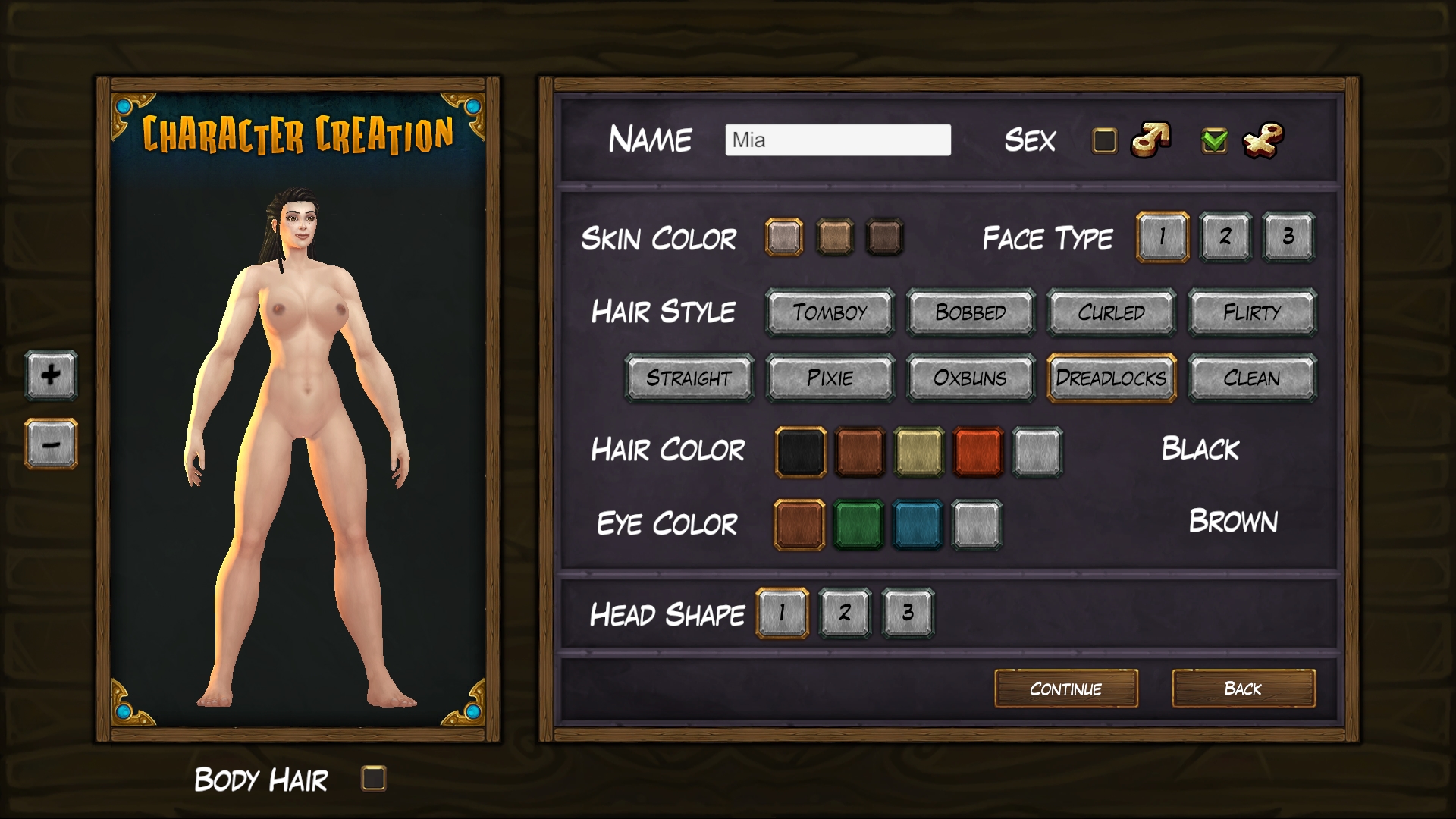Click the Name text input field
Image resolution: width=1456 pixels, height=819 pixels.
click(838, 140)
